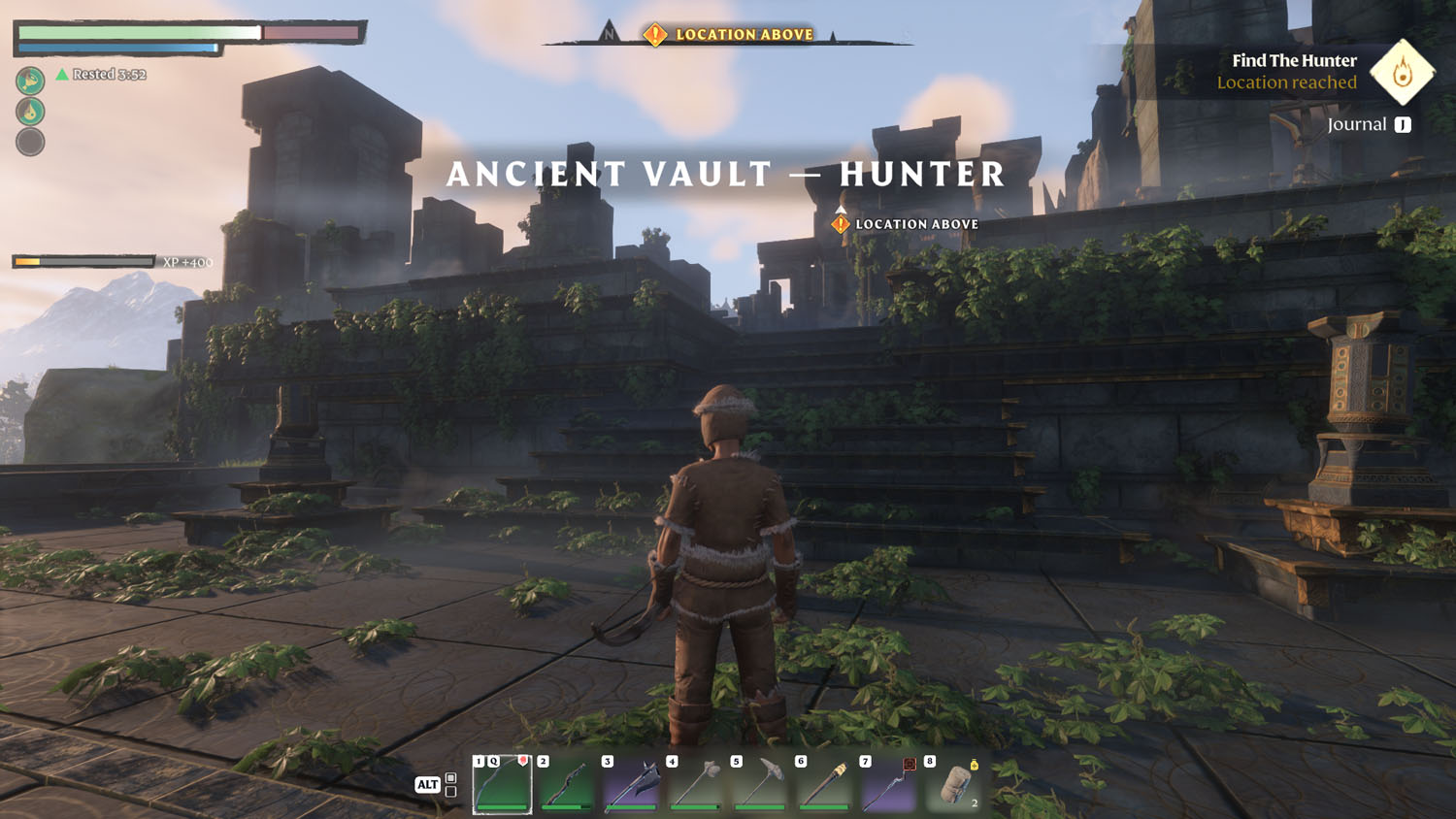Equip the large battle axe in slot 3

coord(631,784)
